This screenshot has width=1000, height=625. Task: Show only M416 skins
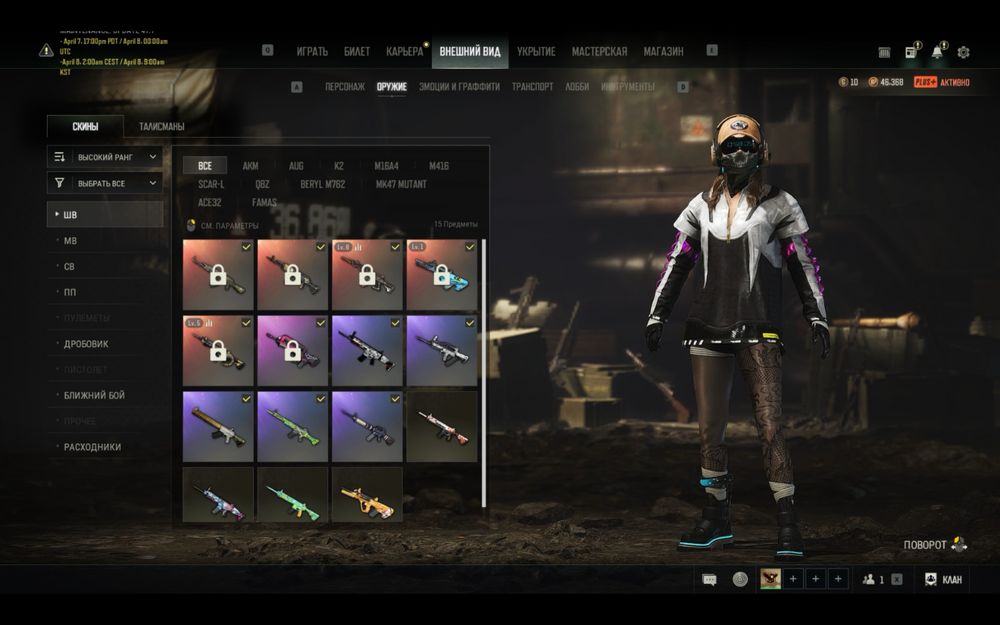(x=439, y=166)
